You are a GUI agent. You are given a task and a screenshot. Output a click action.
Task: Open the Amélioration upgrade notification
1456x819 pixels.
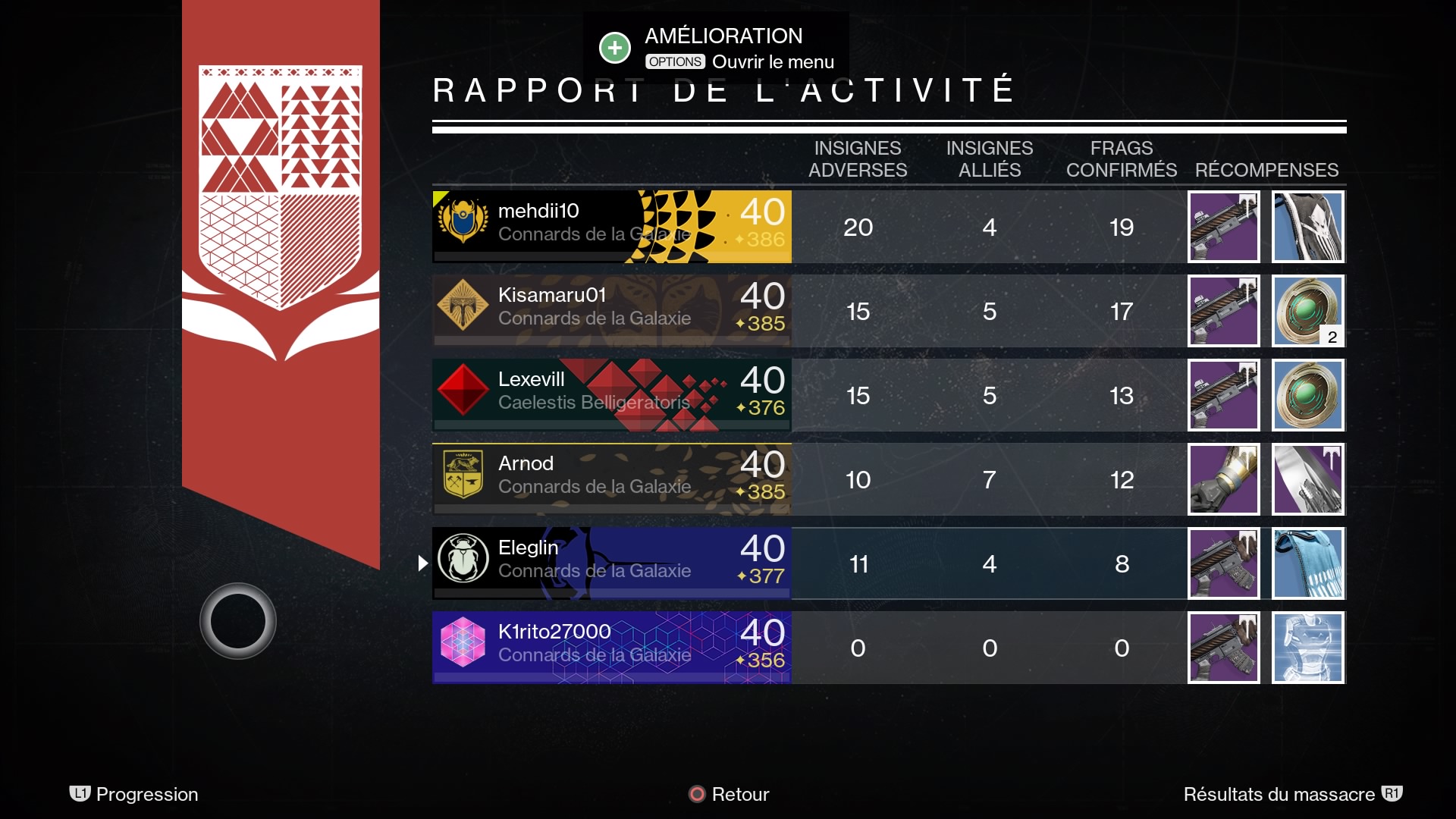tap(715, 48)
